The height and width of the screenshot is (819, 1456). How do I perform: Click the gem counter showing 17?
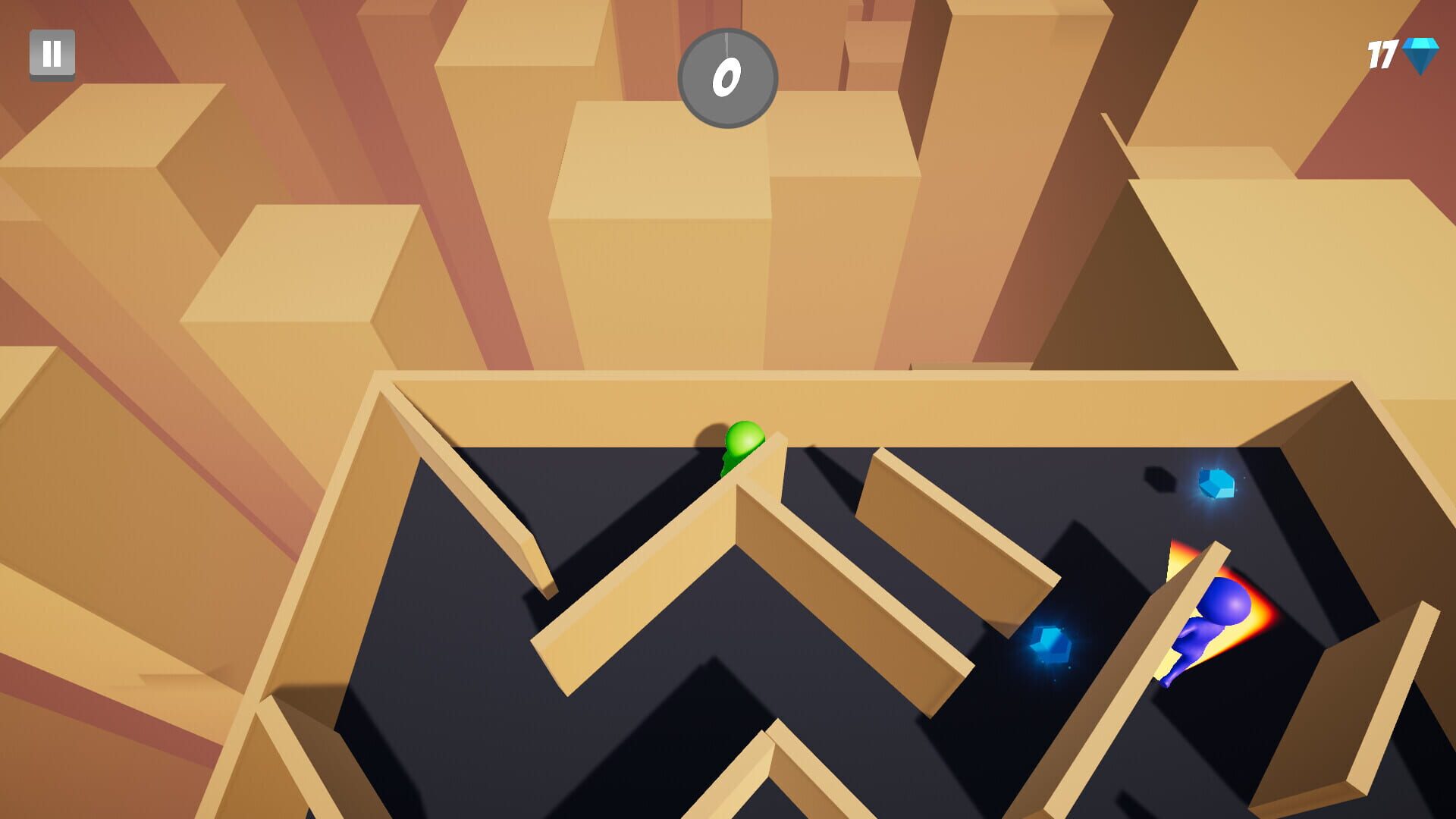click(x=1382, y=53)
